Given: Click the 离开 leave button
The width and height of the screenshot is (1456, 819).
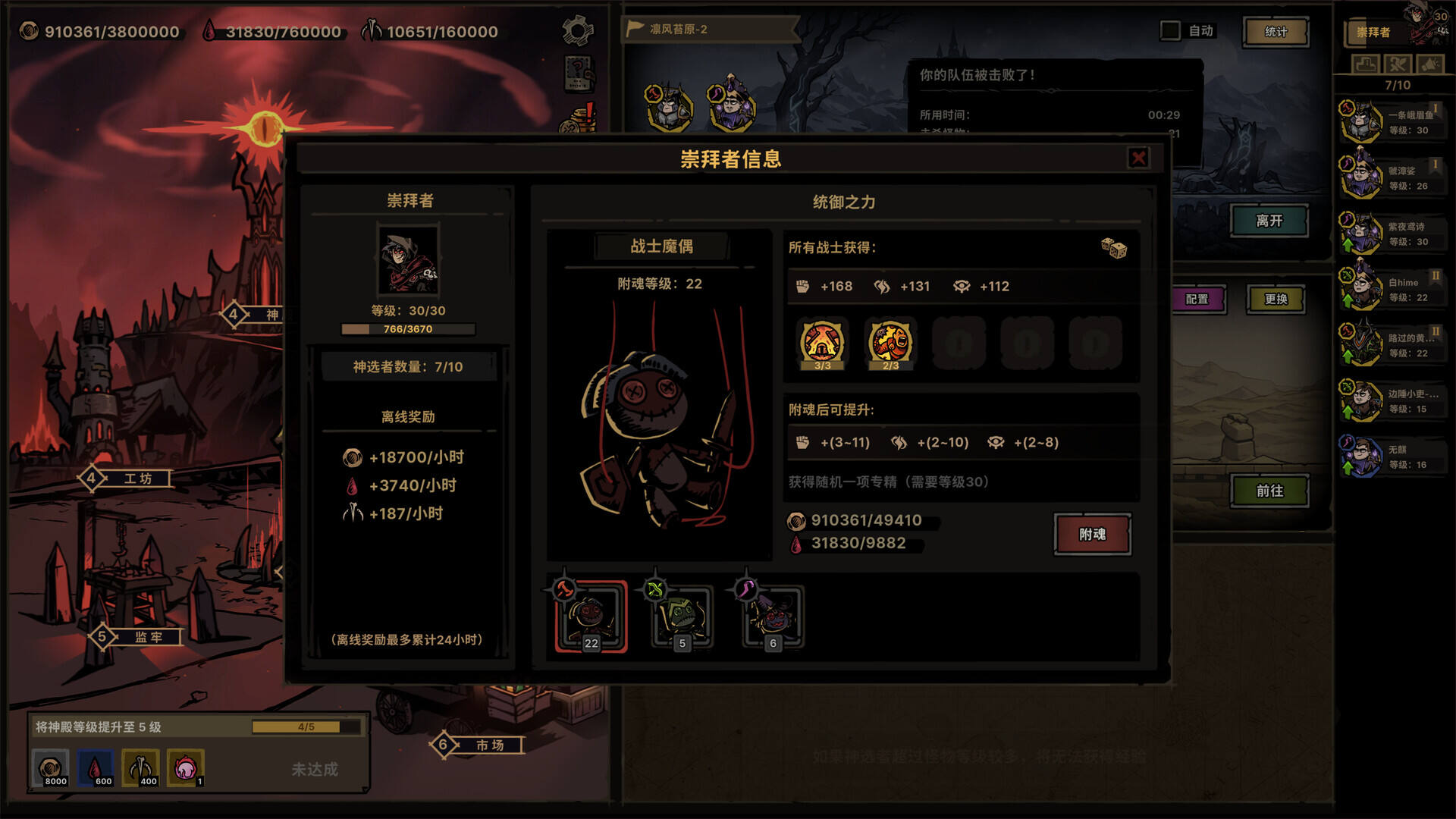Looking at the screenshot, I should coord(1270,221).
